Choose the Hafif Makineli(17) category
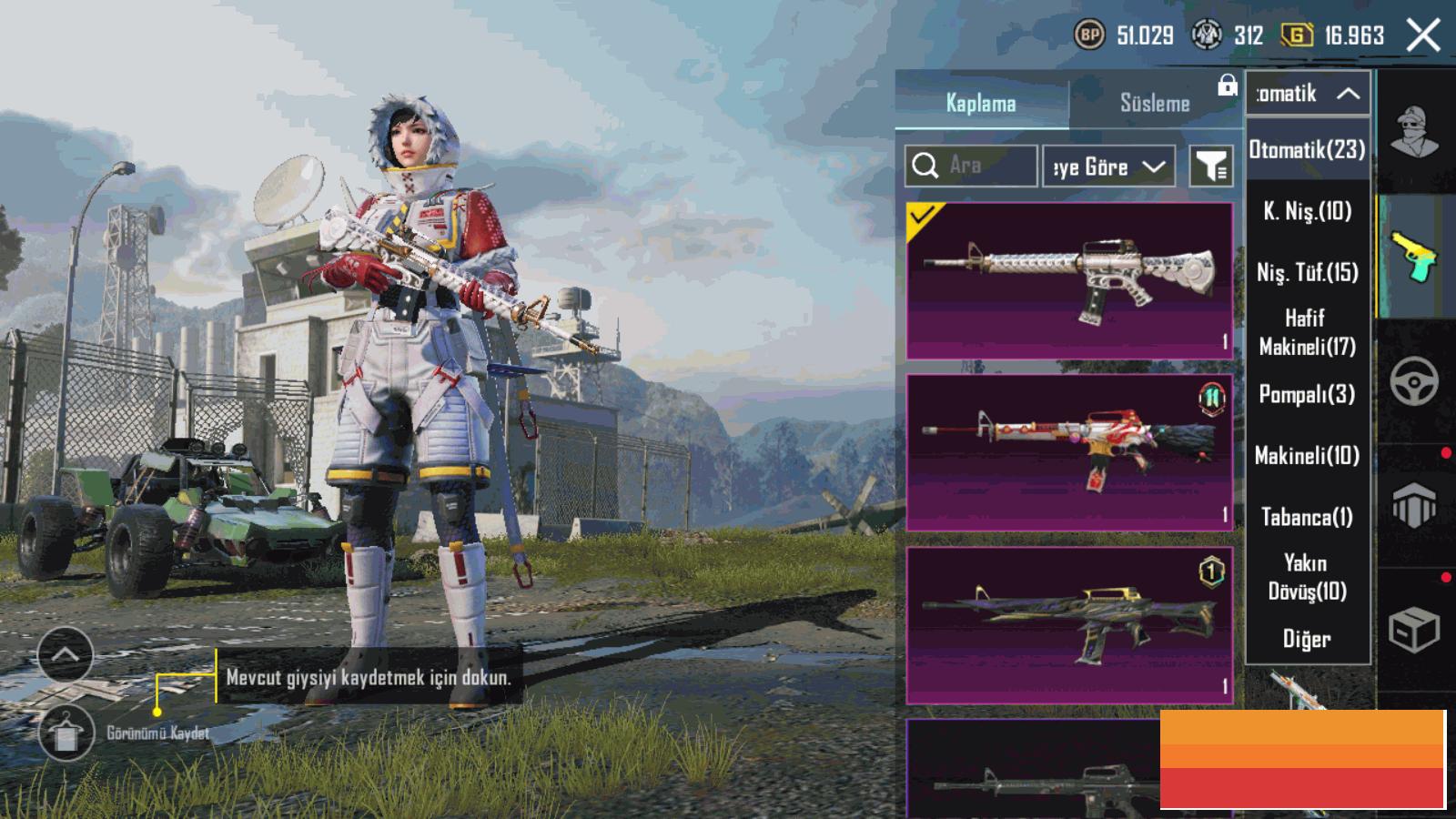Image resolution: width=1456 pixels, height=819 pixels. [1307, 332]
